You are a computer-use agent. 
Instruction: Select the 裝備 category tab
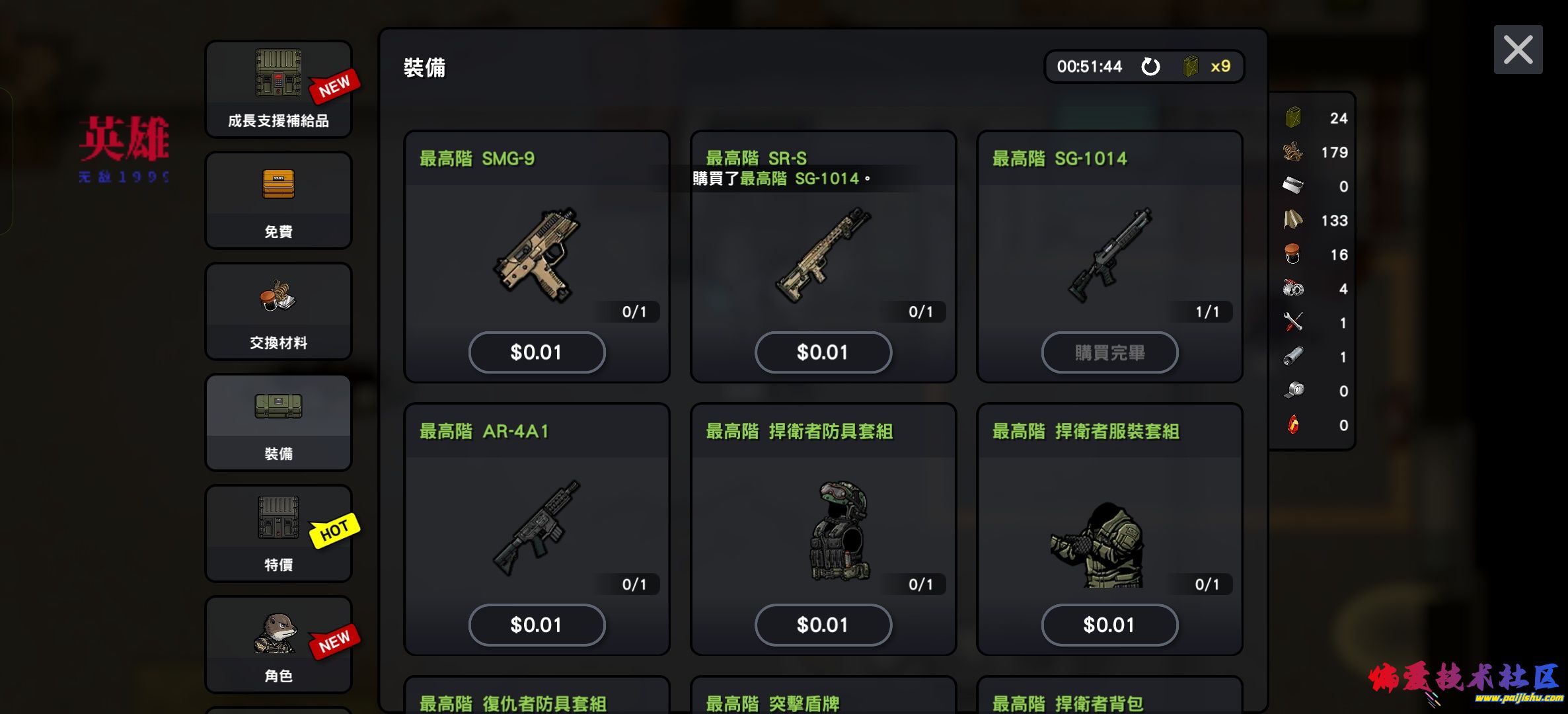coord(278,422)
